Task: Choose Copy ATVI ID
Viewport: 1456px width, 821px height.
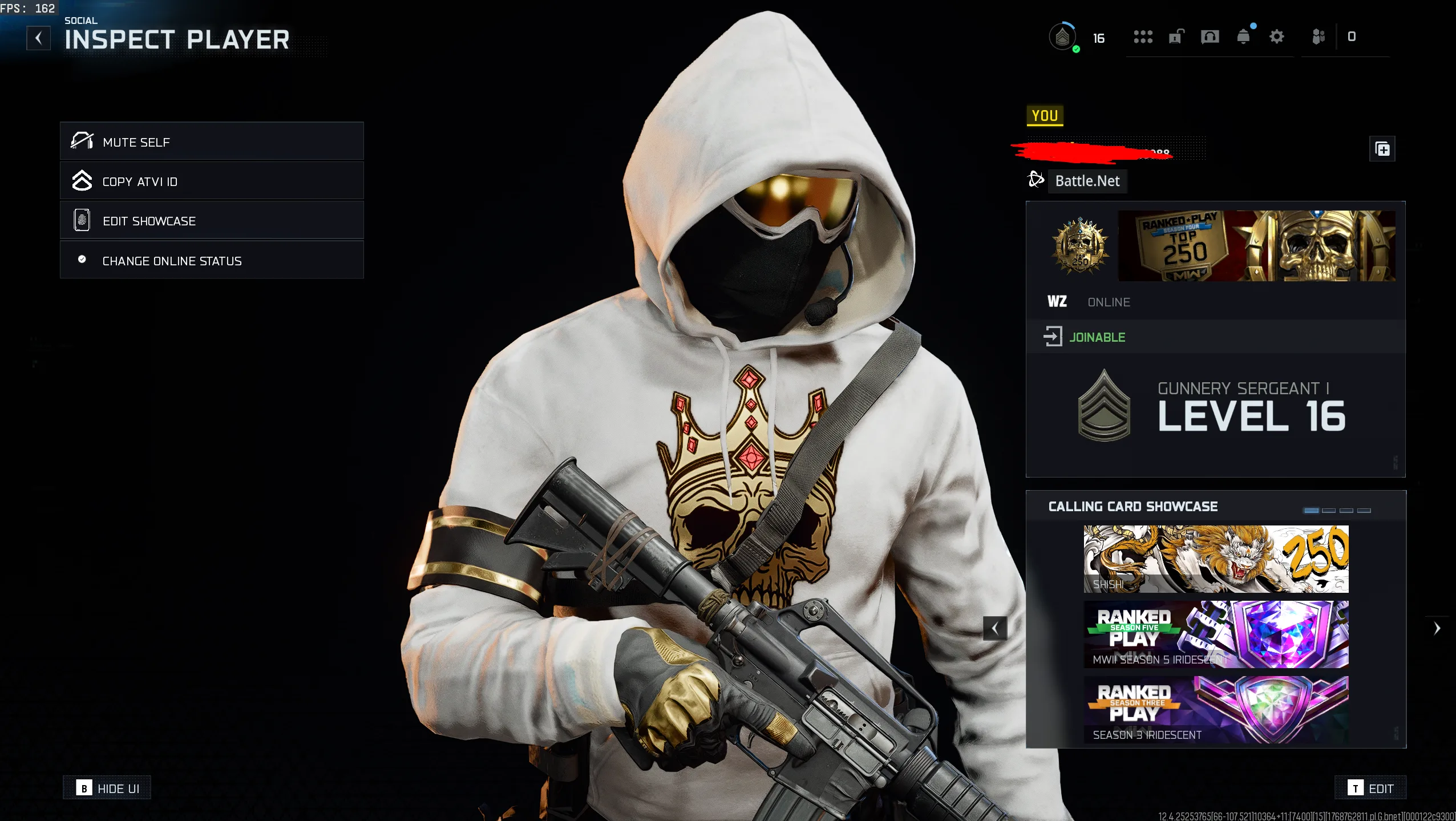Action: (212, 181)
